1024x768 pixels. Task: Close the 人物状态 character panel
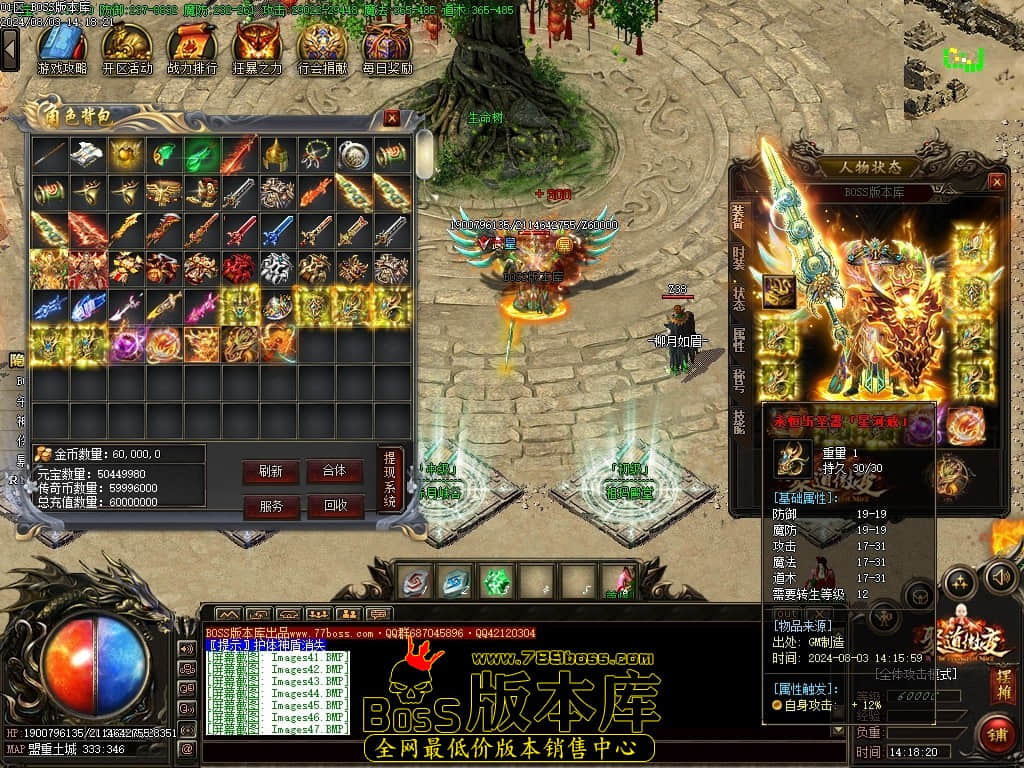[x=996, y=182]
